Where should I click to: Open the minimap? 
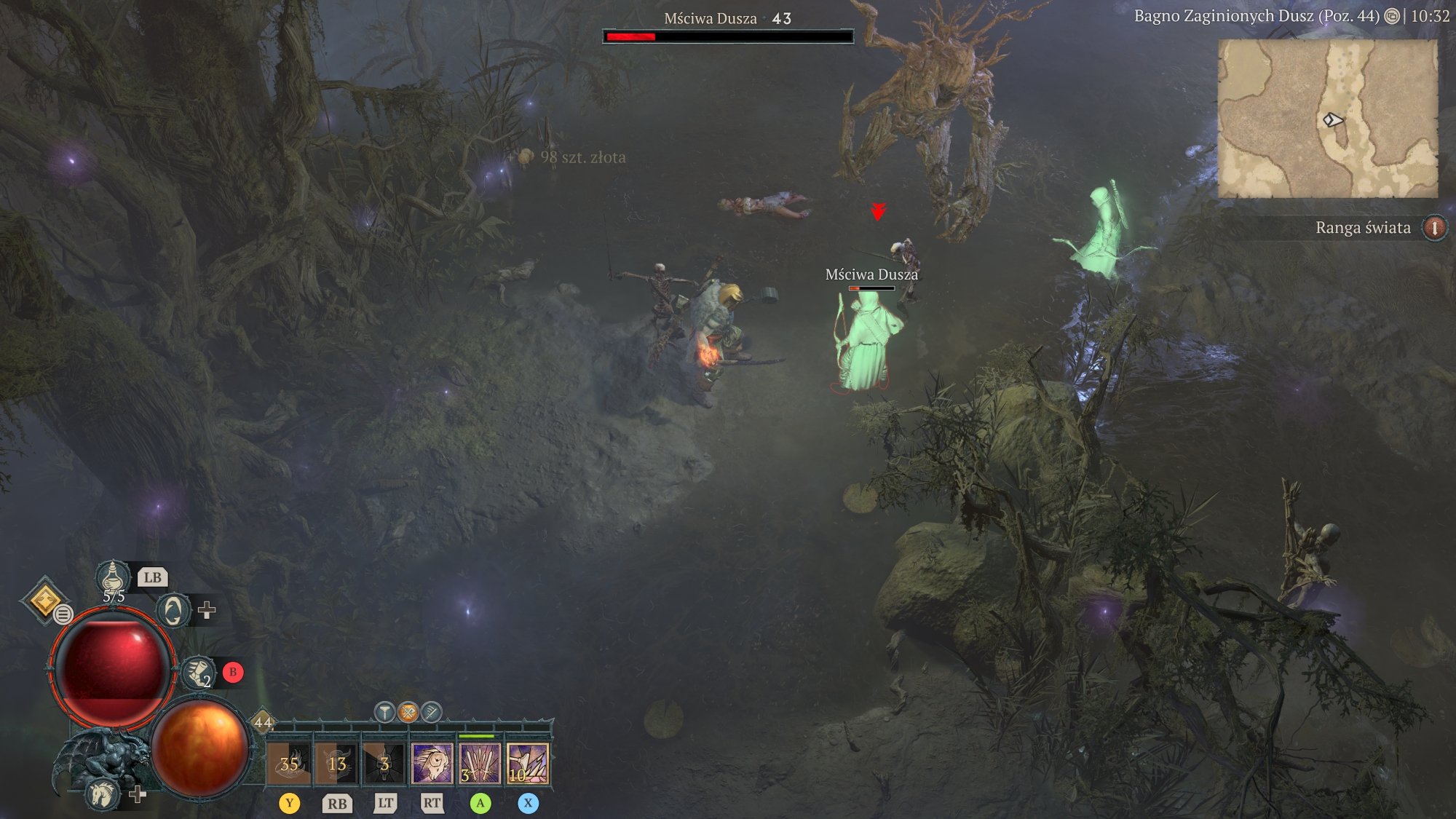1328,119
